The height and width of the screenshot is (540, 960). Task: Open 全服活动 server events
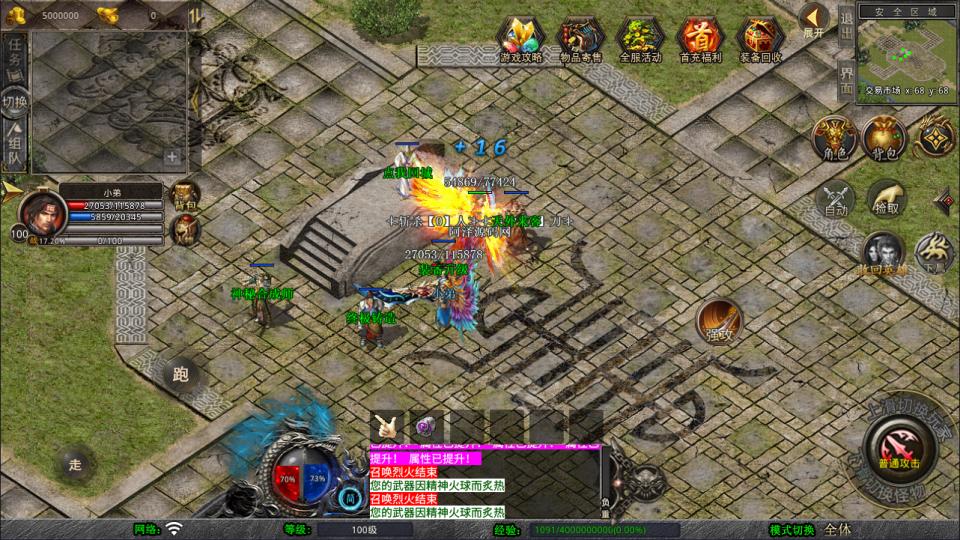point(641,40)
